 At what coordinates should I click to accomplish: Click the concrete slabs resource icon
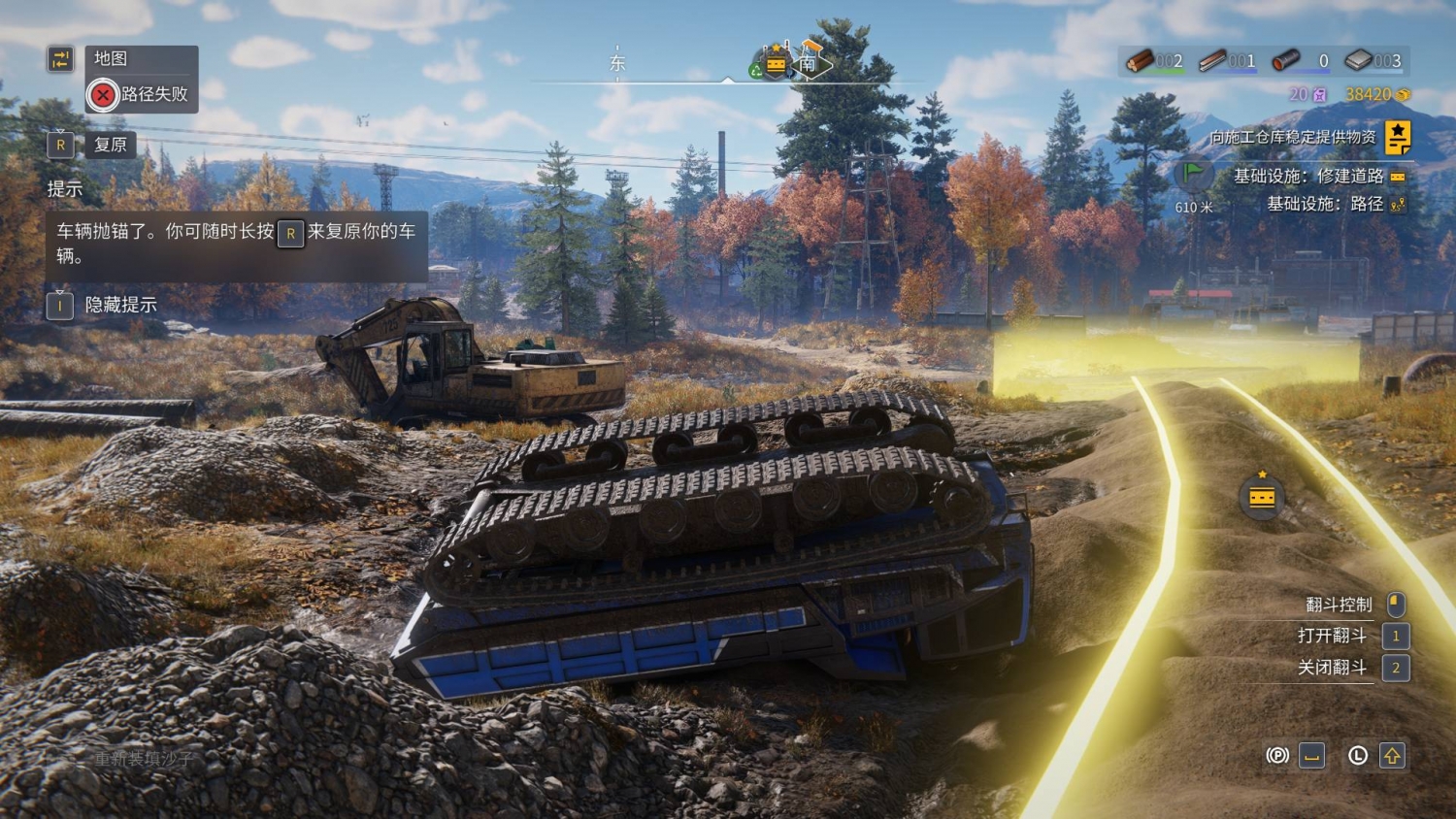(x=1359, y=61)
